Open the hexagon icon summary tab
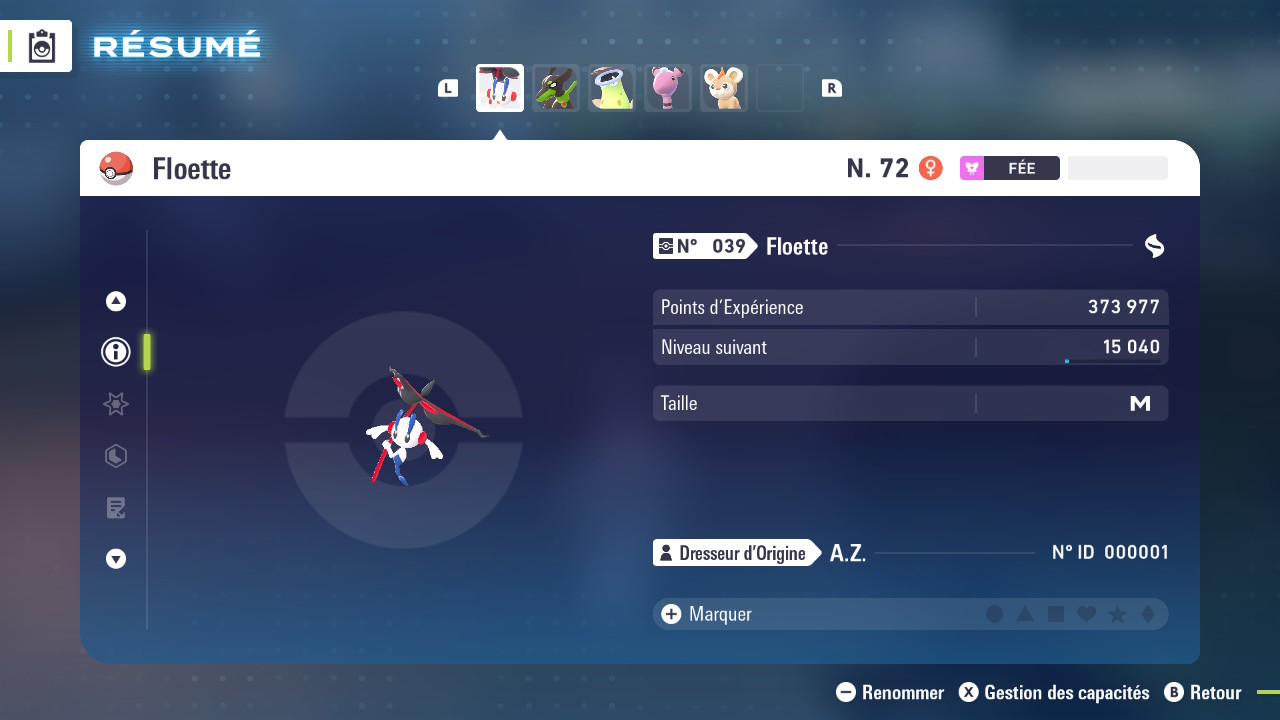This screenshot has width=1280, height=720. click(x=116, y=456)
